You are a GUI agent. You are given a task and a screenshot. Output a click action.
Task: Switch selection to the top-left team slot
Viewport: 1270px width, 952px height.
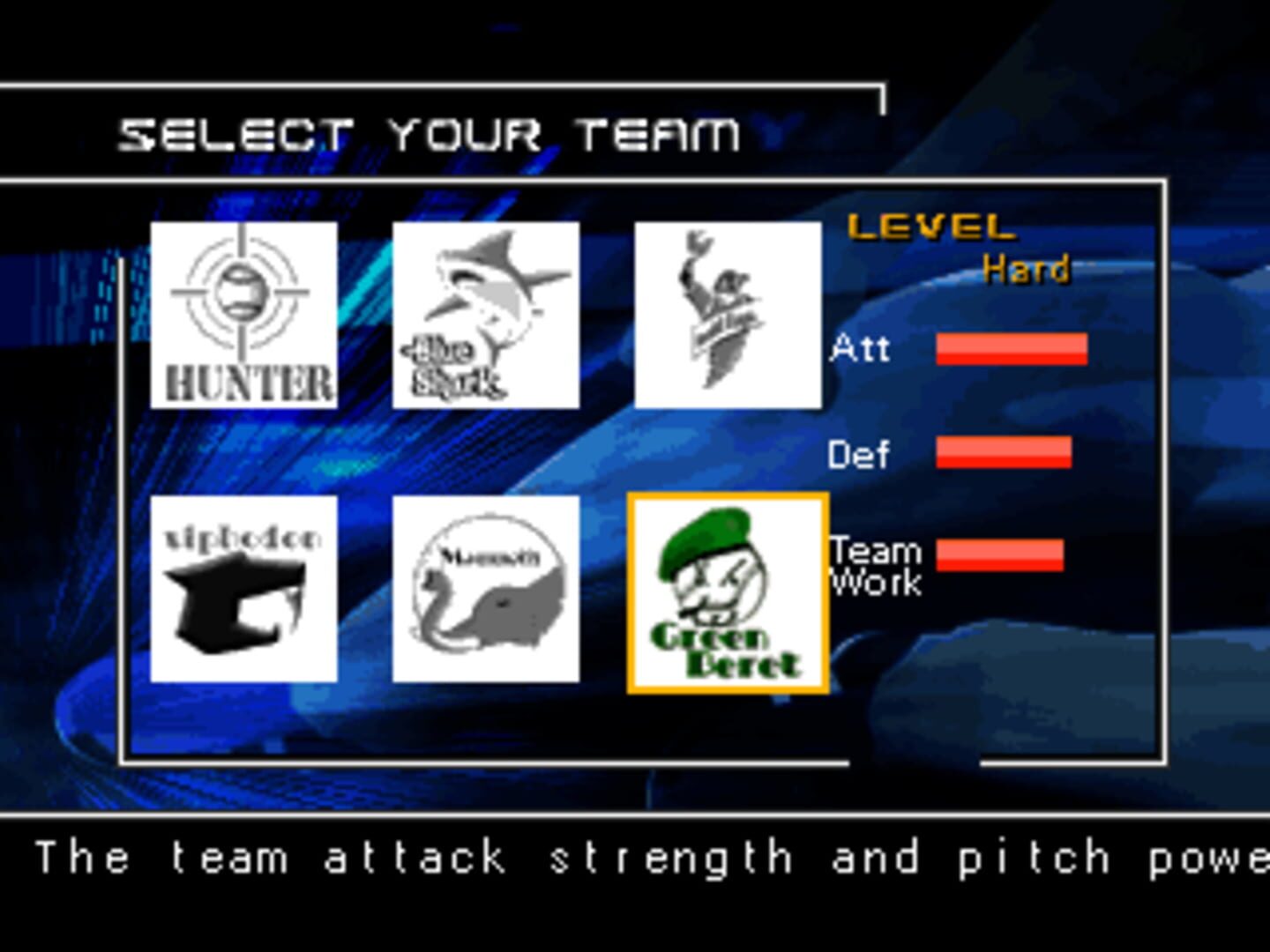tap(245, 316)
